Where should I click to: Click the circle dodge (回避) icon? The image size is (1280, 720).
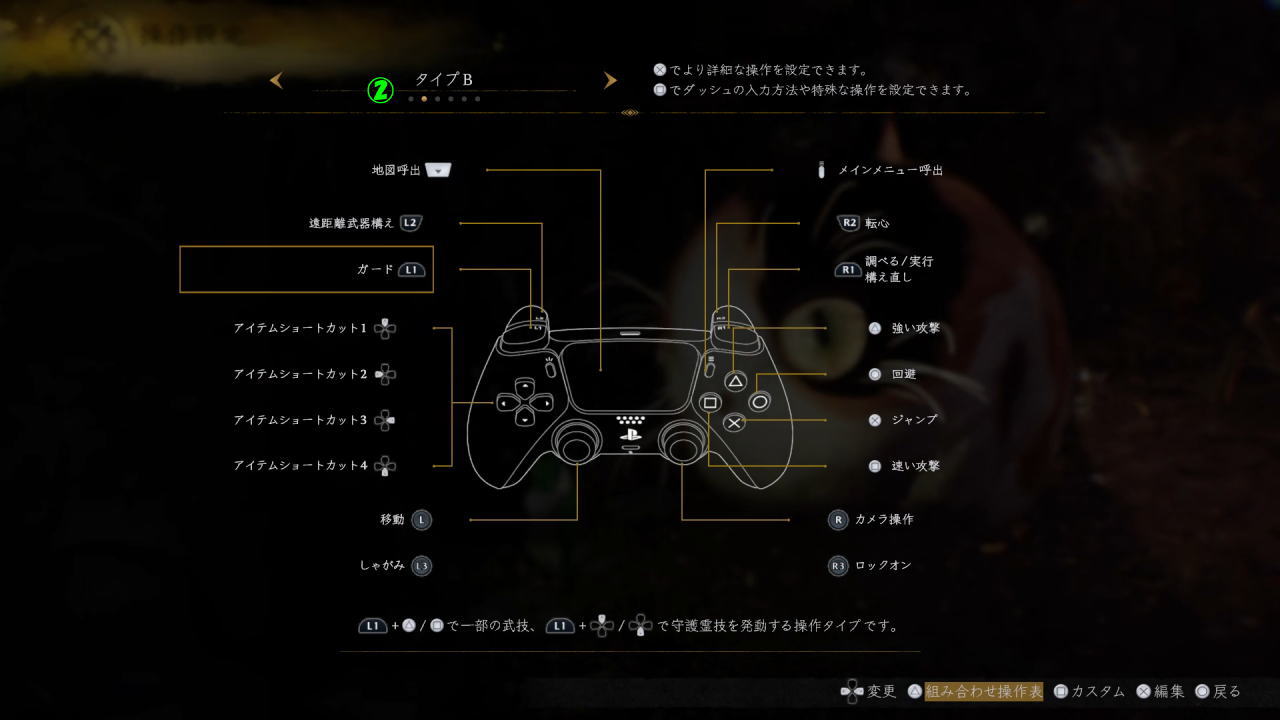(x=875, y=373)
